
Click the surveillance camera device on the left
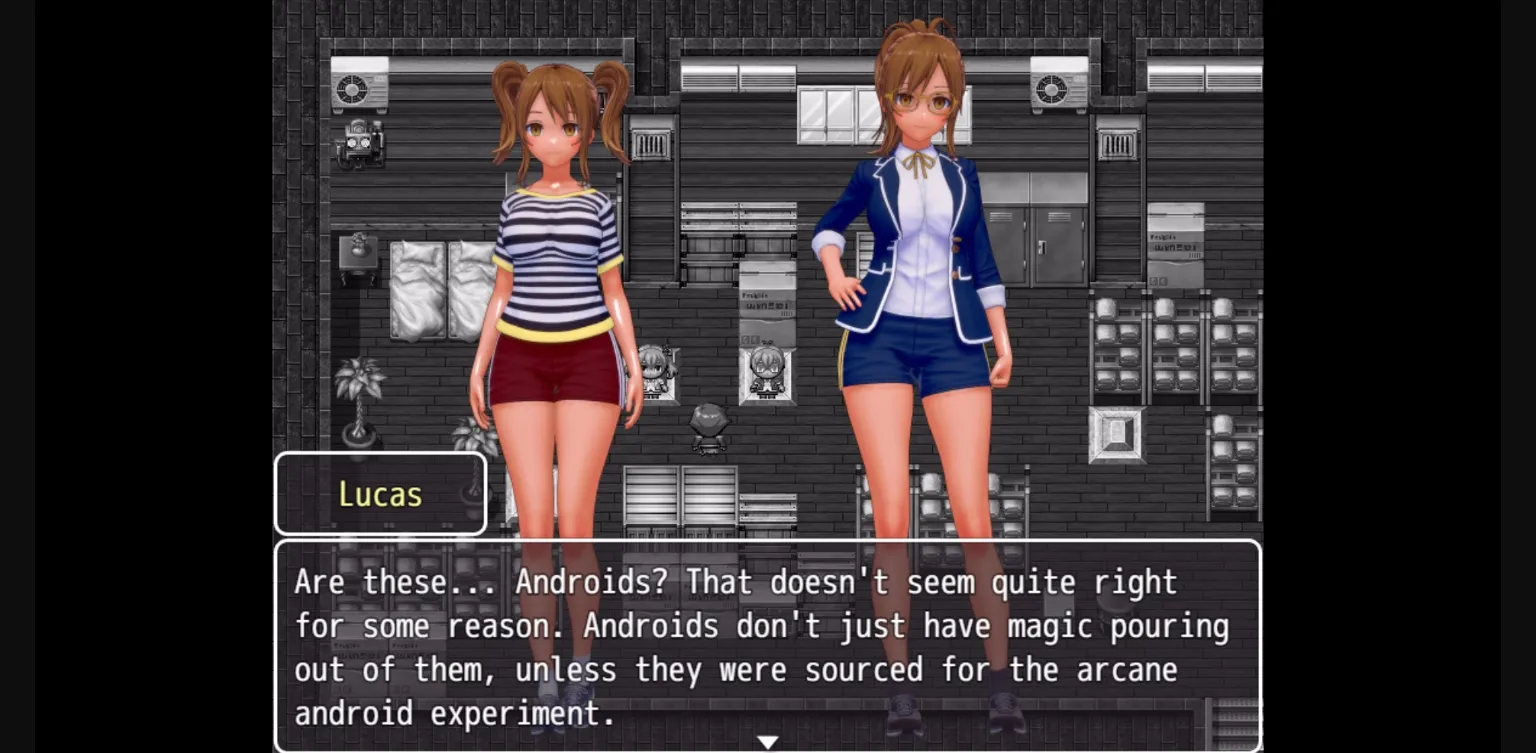pyautogui.click(x=362, y=145)
